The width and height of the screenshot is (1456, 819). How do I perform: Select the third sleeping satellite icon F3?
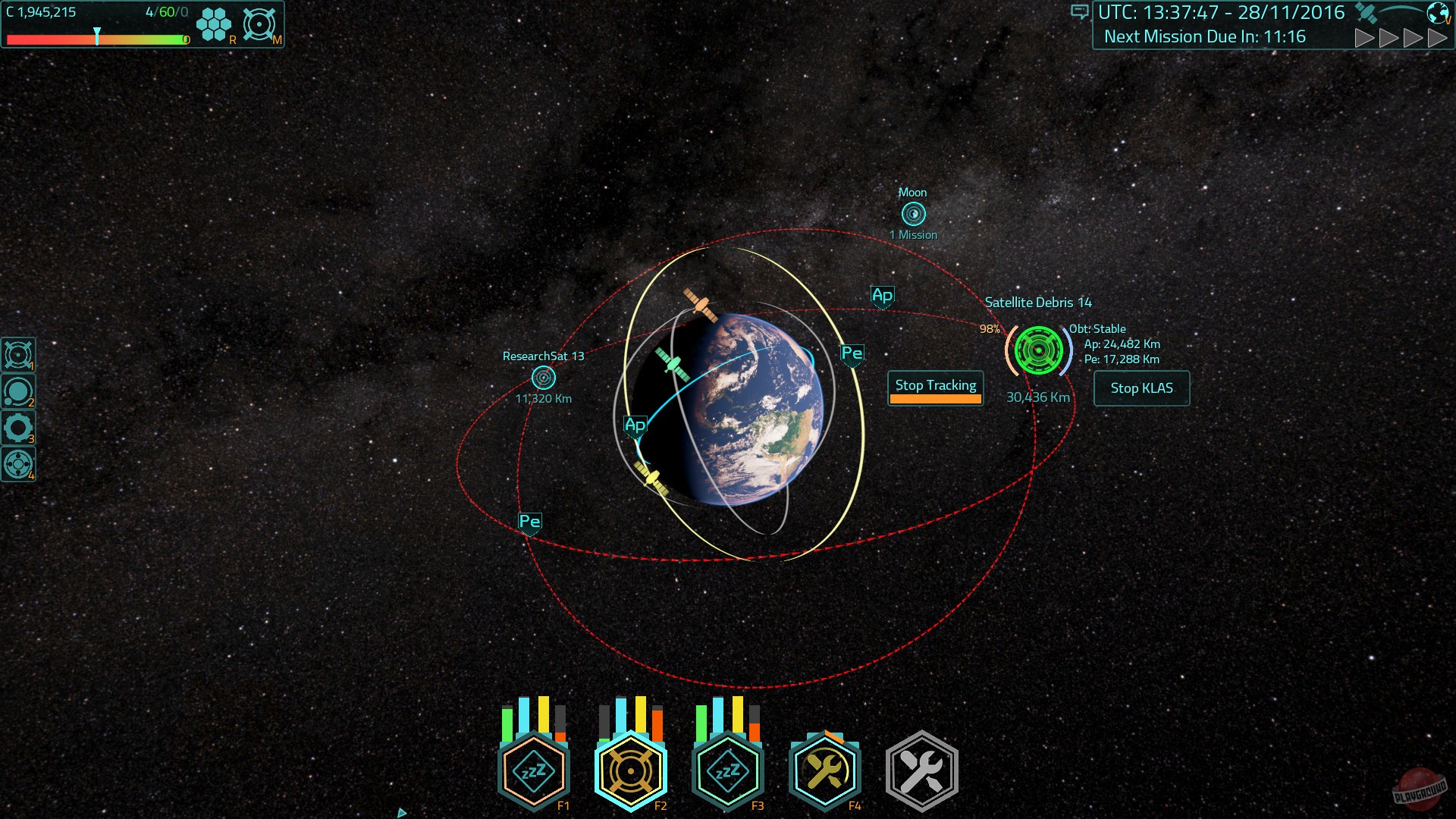pyautogui.click(x=727, y=770)
